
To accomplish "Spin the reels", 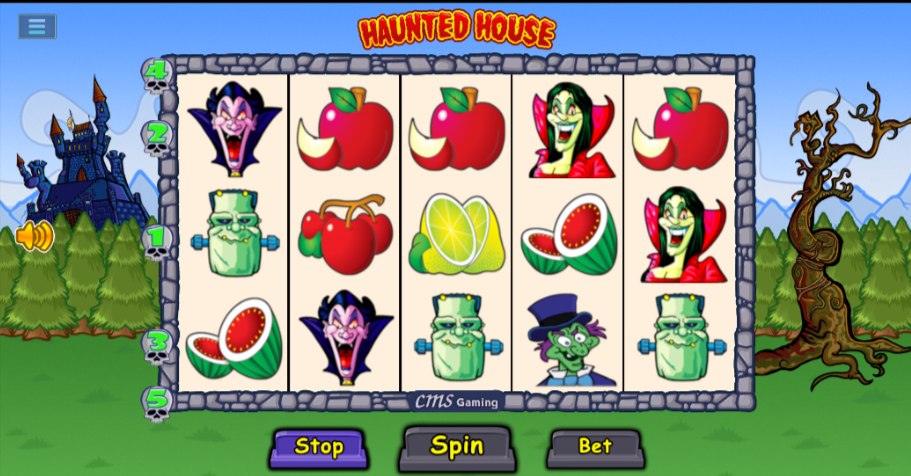I will [457, 446].
